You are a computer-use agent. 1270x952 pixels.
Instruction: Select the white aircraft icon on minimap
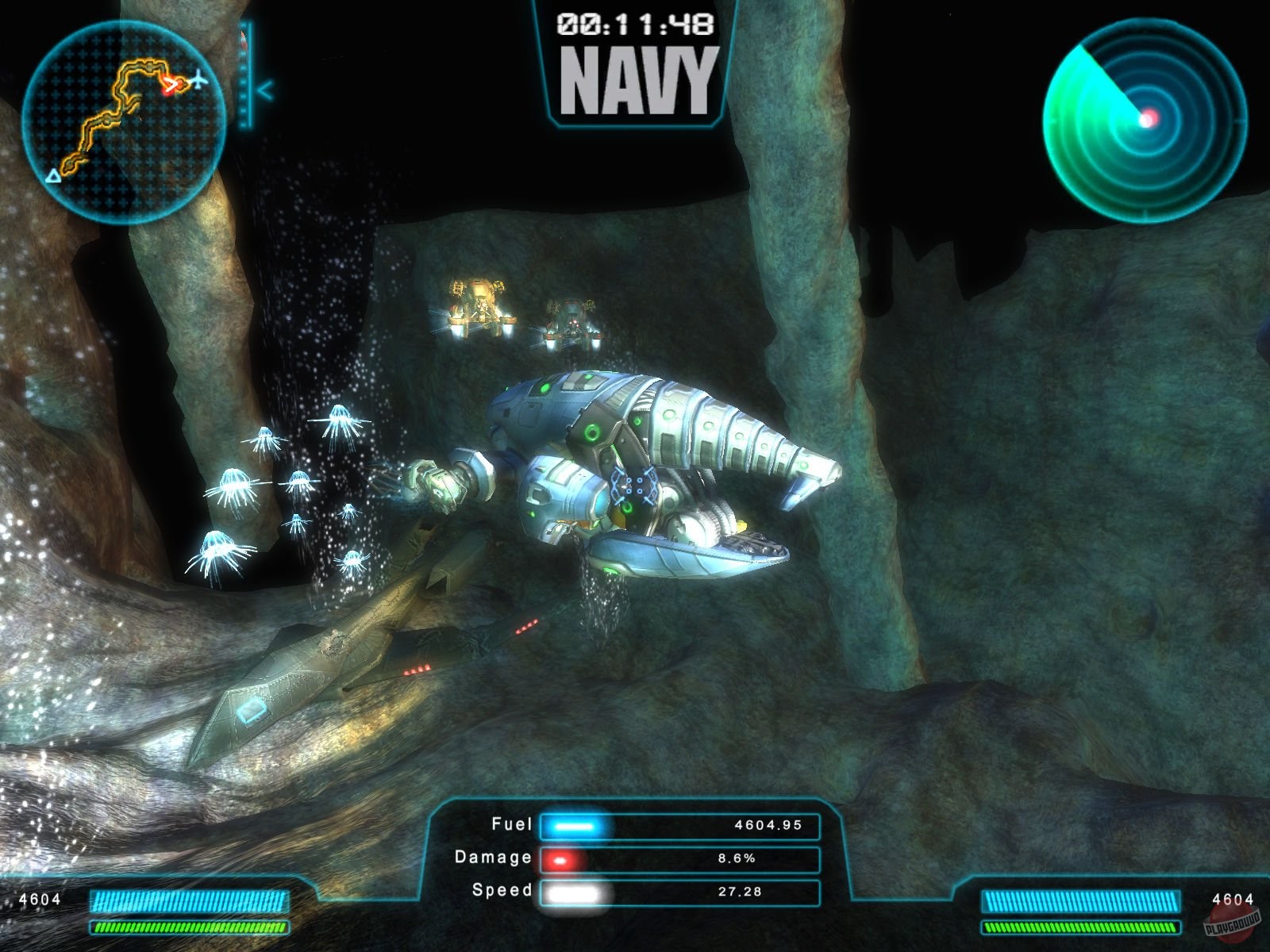[199, 81]
